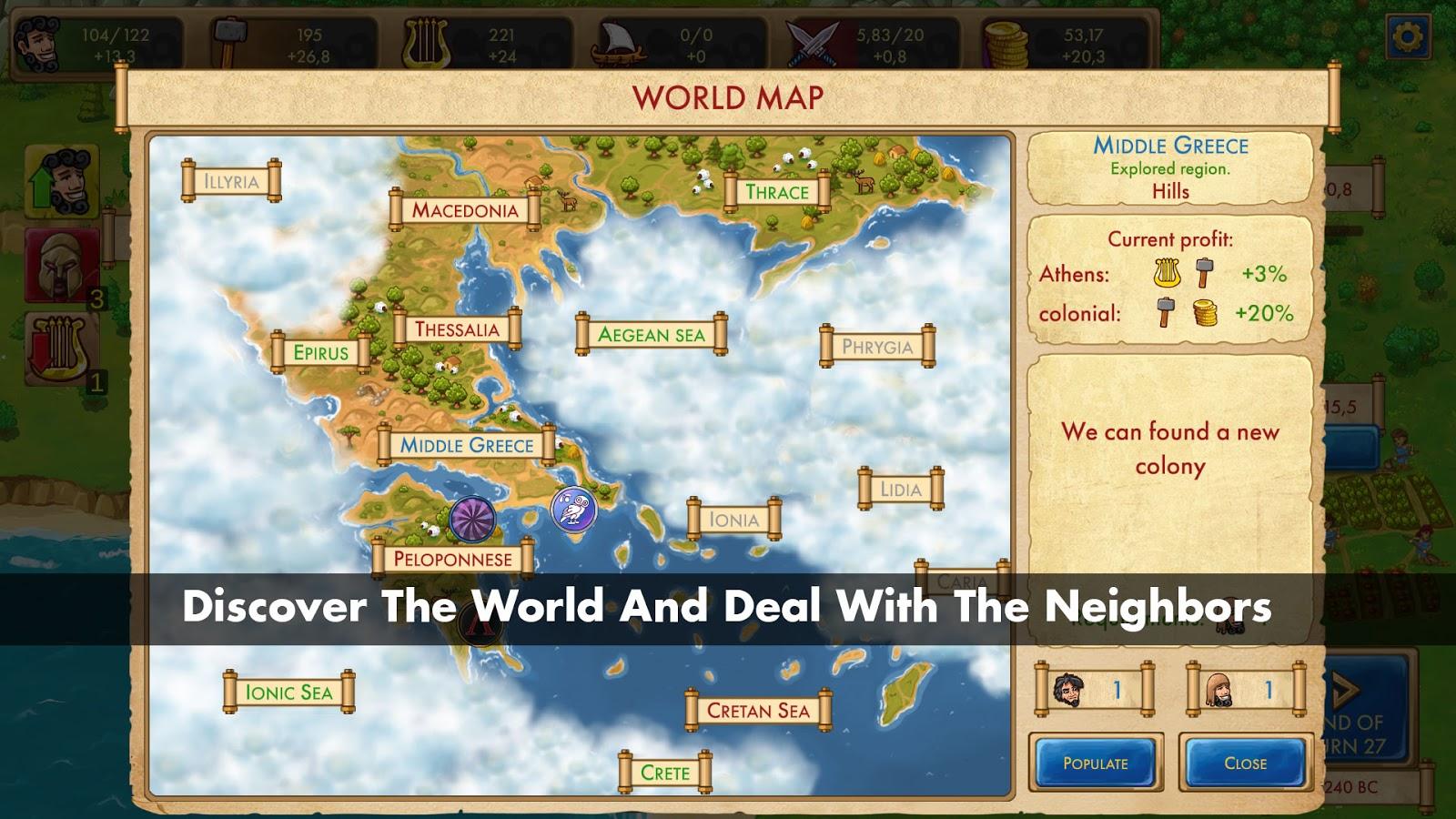1456x819 pixels.
Task: Choose the Lidia region label
Action: pyautogui.click(x=900, y=490)
